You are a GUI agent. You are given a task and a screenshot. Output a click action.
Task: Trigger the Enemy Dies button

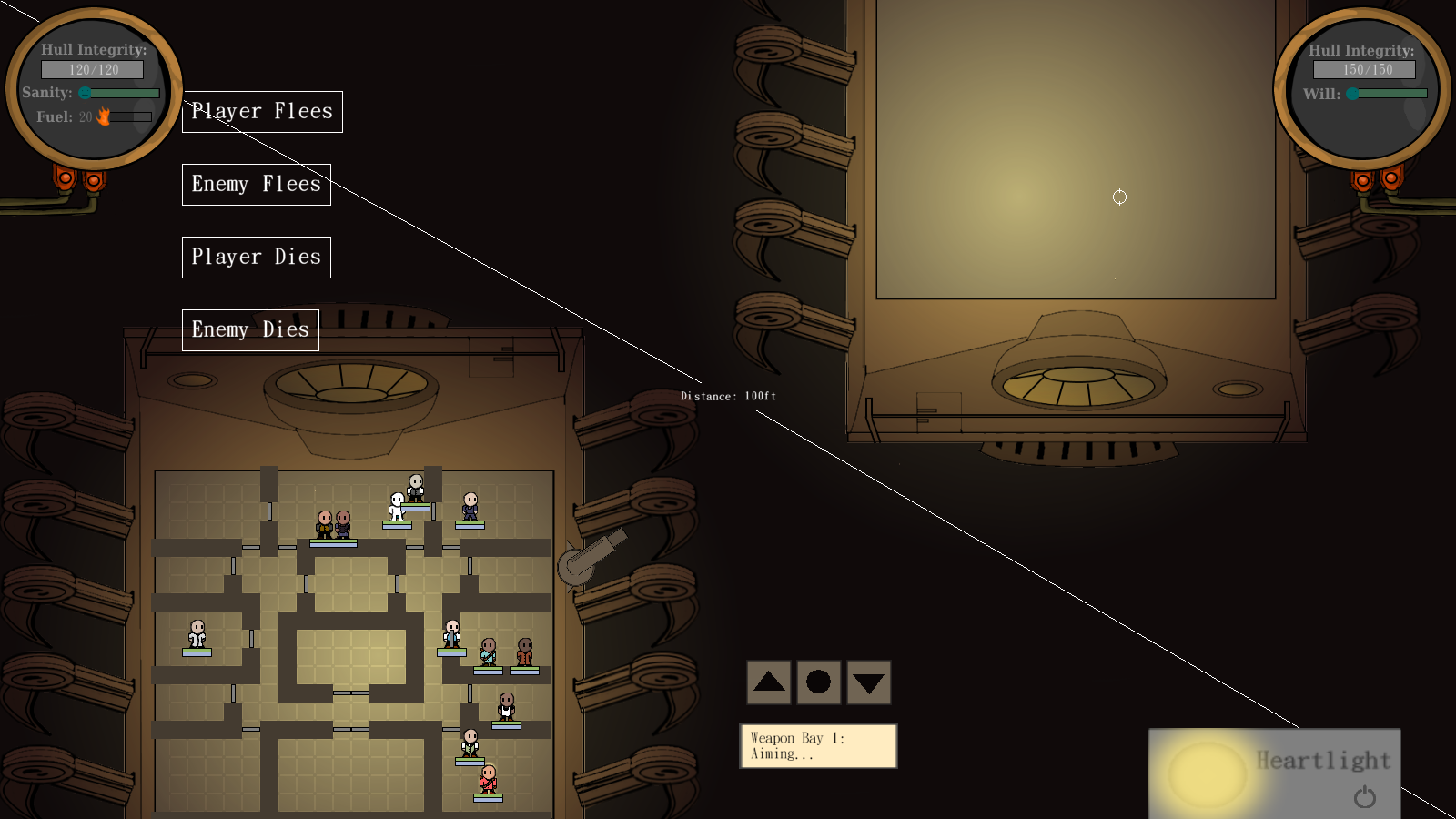pos(250,330)
